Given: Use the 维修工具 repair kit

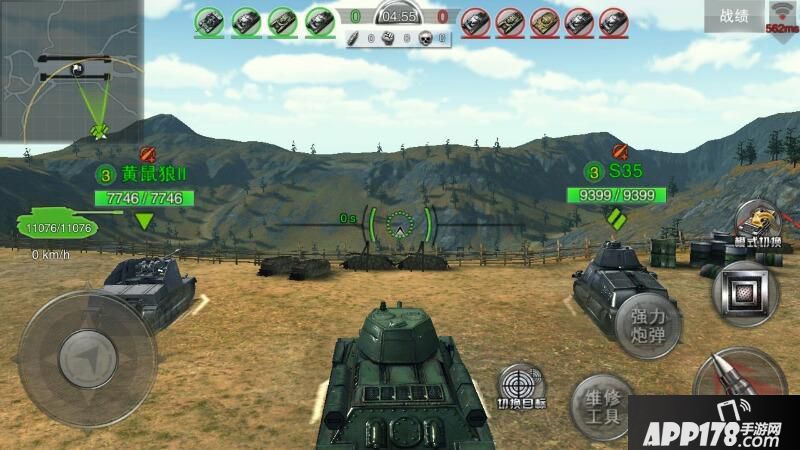Looking at the screenshot, I should click(601, 407).
